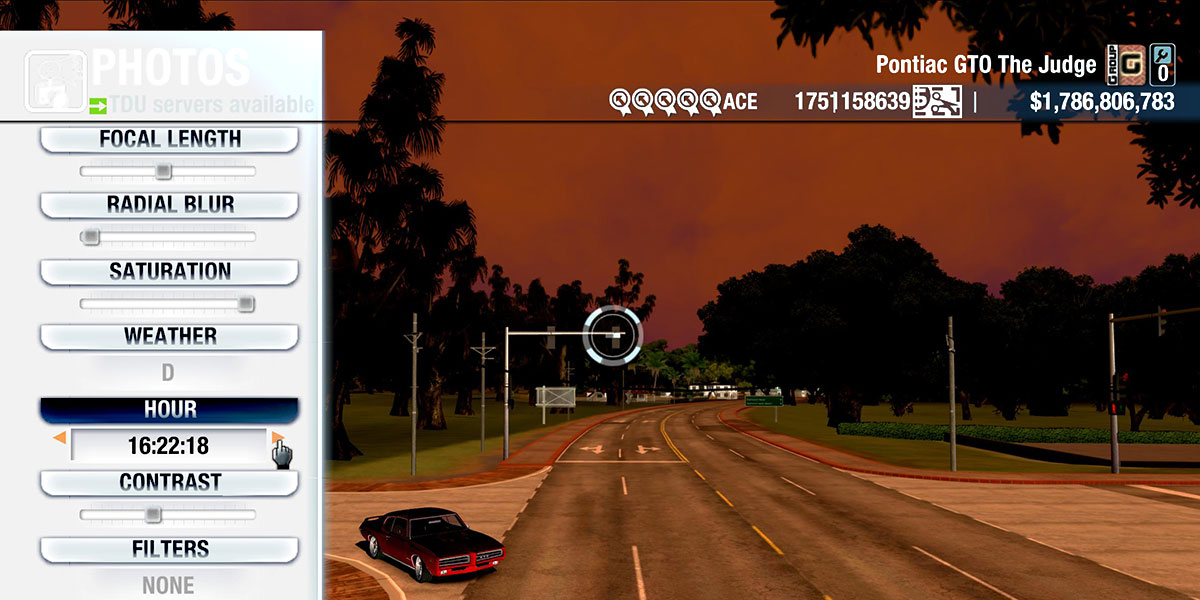Screen dimensions: 1200x600
Task: Adjust the focal length slider handle
Action: [x=163, y=172]
